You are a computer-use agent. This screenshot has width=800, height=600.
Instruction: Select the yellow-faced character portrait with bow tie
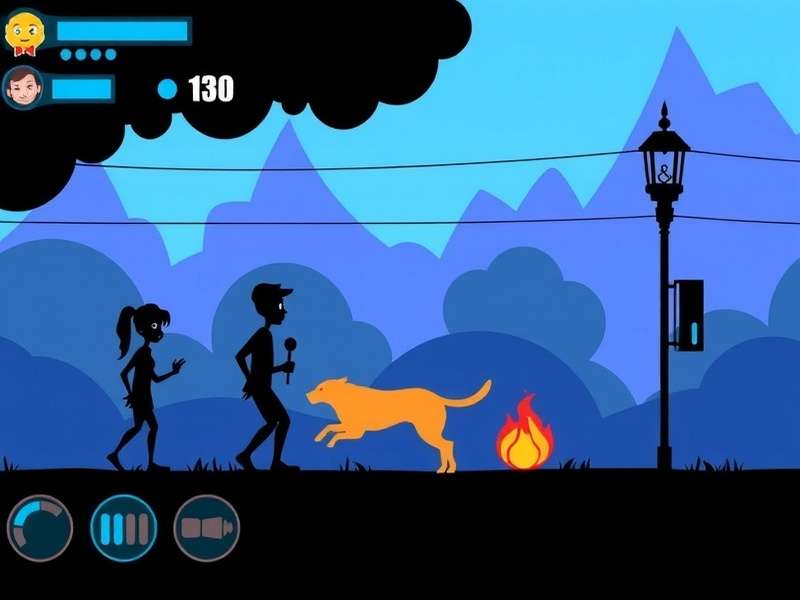click(x=24, y=32)
